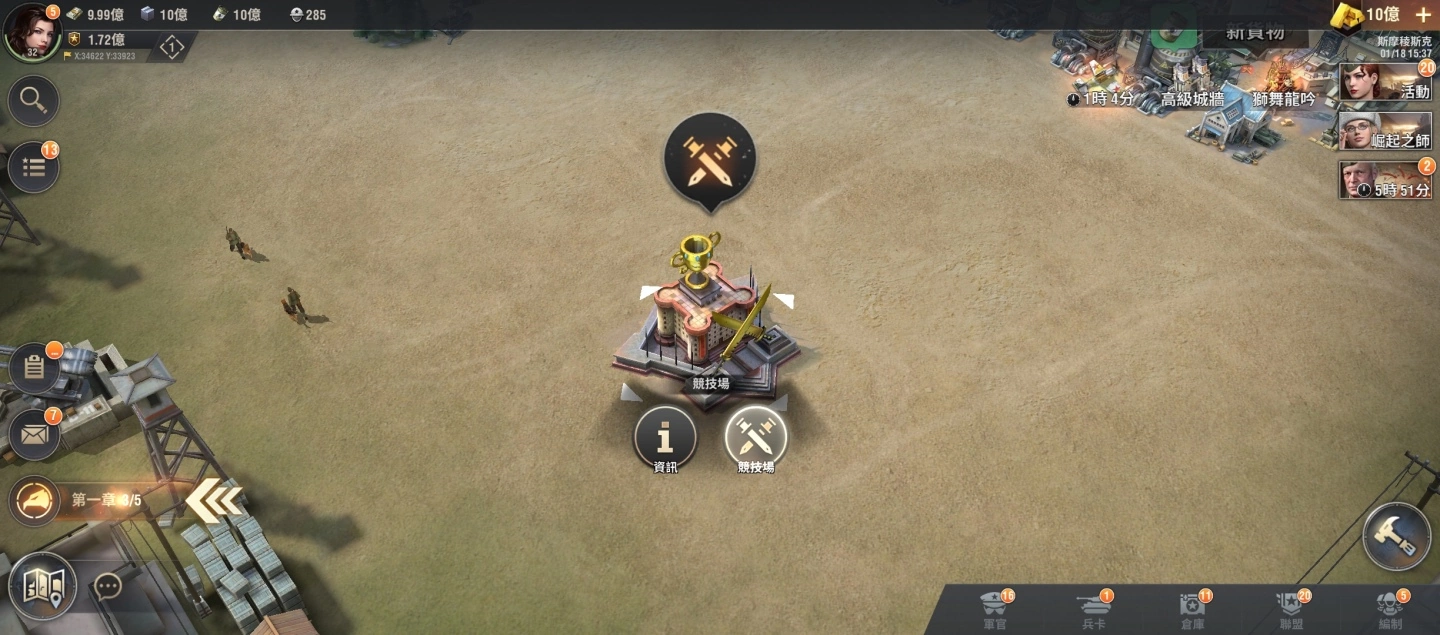The height and width of the screenshot is (635, 1440).
Task: Open the 軍官 officers menu
Action: pyautogui.click(x=995, y=609)
